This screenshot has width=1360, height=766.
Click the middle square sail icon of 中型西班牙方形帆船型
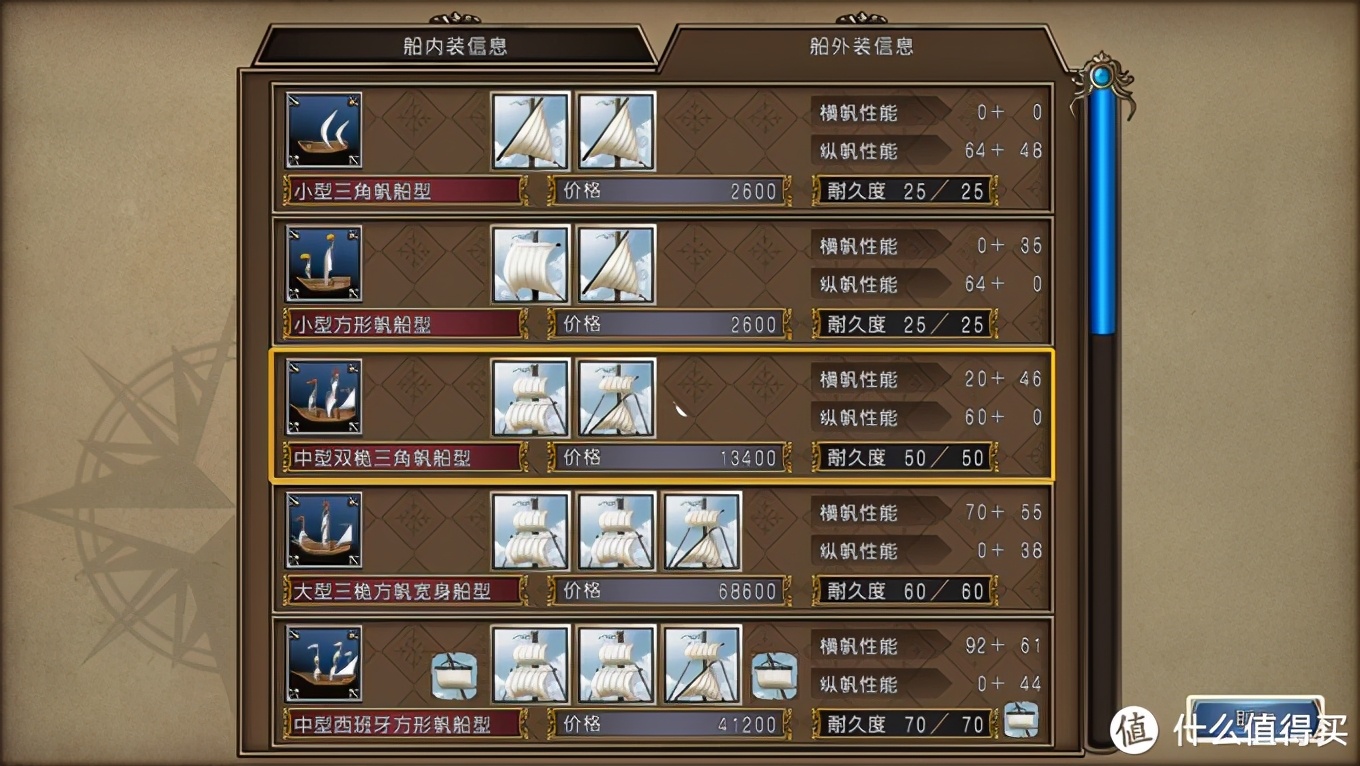[x=616, y=664]
